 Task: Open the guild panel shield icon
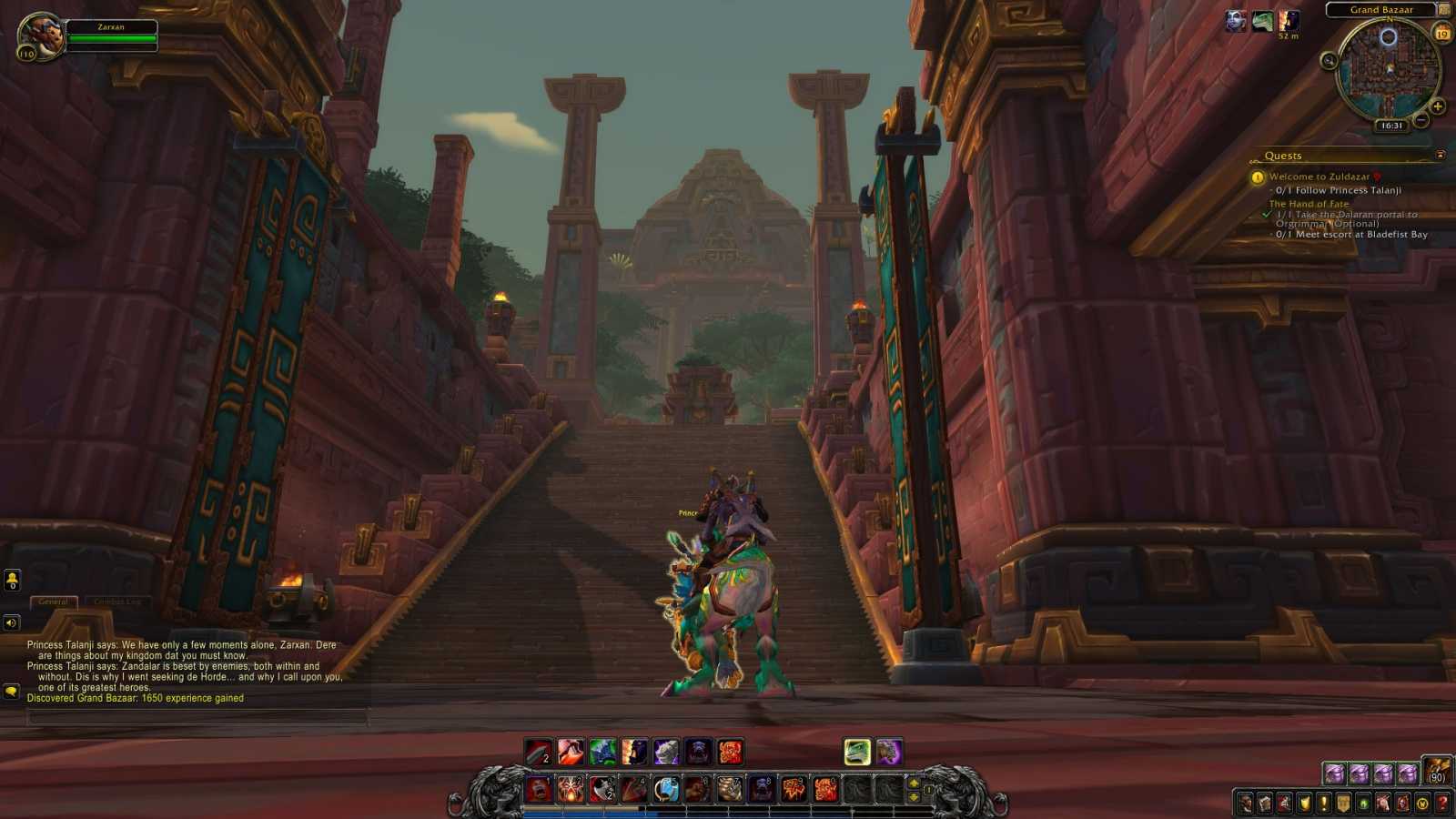[1344, 804]
